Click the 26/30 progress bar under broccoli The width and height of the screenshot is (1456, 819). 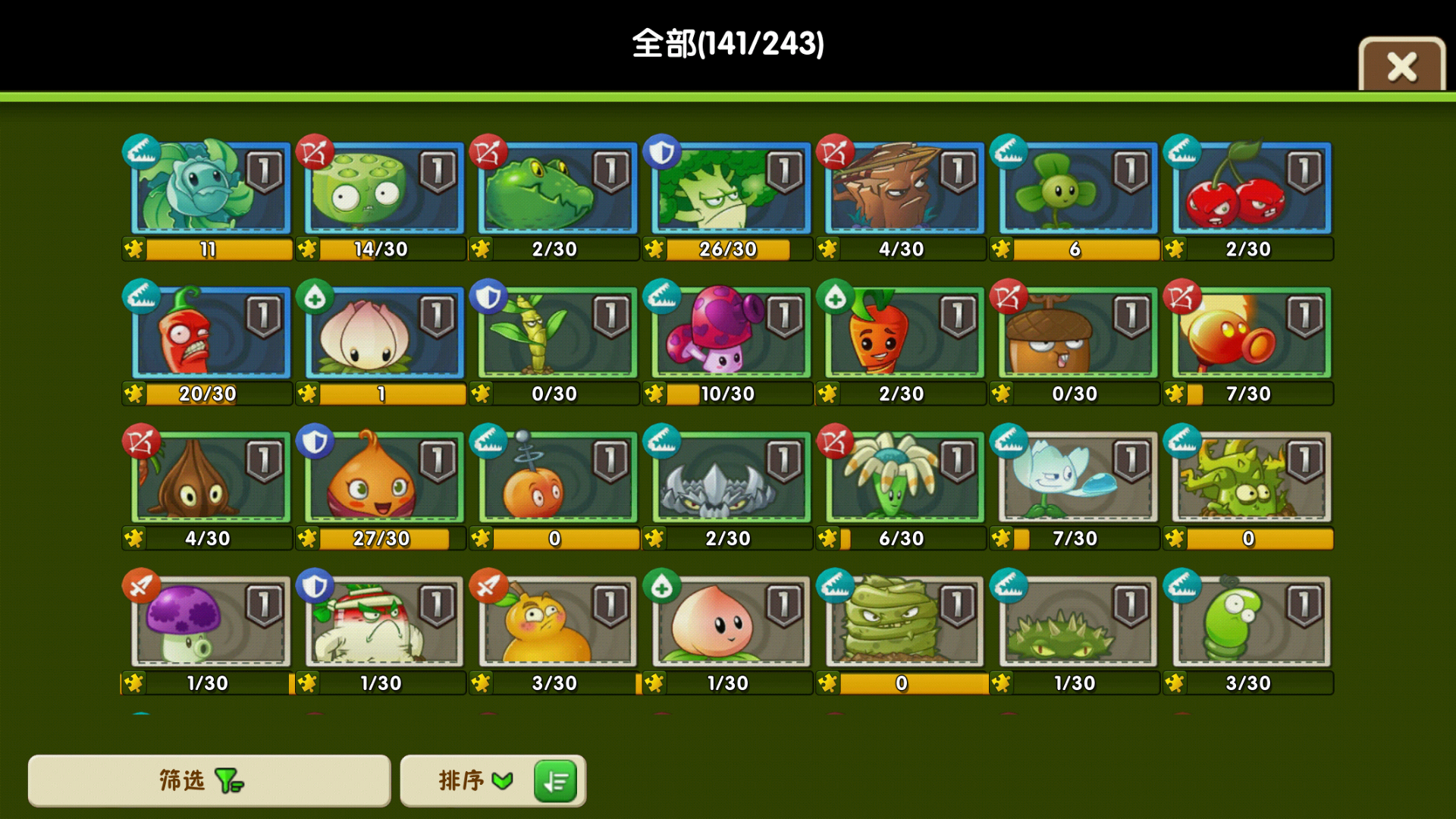coord(727,249)
